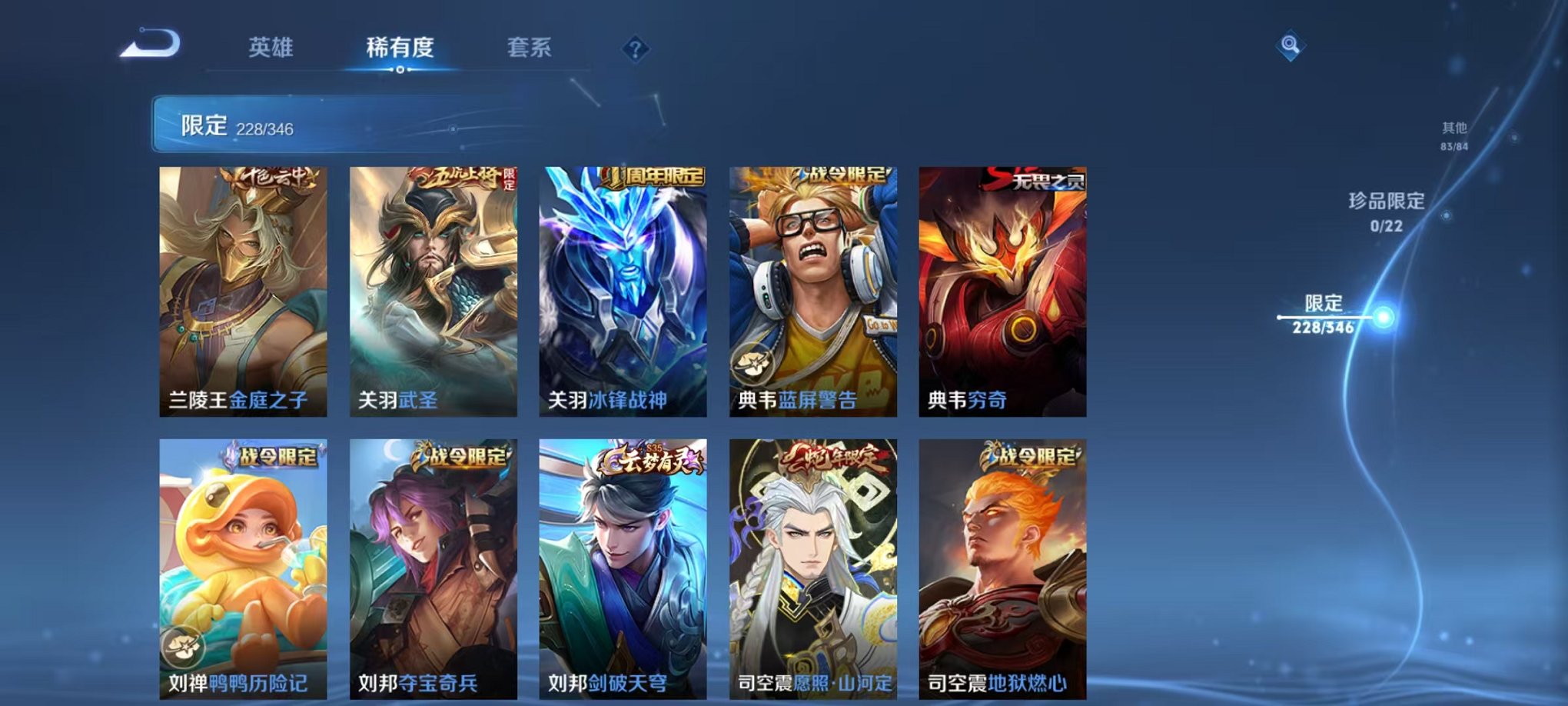Viewport: 1568px width, 706px height.
Task: Click the 周年限定 badge on 关羽冰锋战神 card
Action: click(x=655, y=177)
